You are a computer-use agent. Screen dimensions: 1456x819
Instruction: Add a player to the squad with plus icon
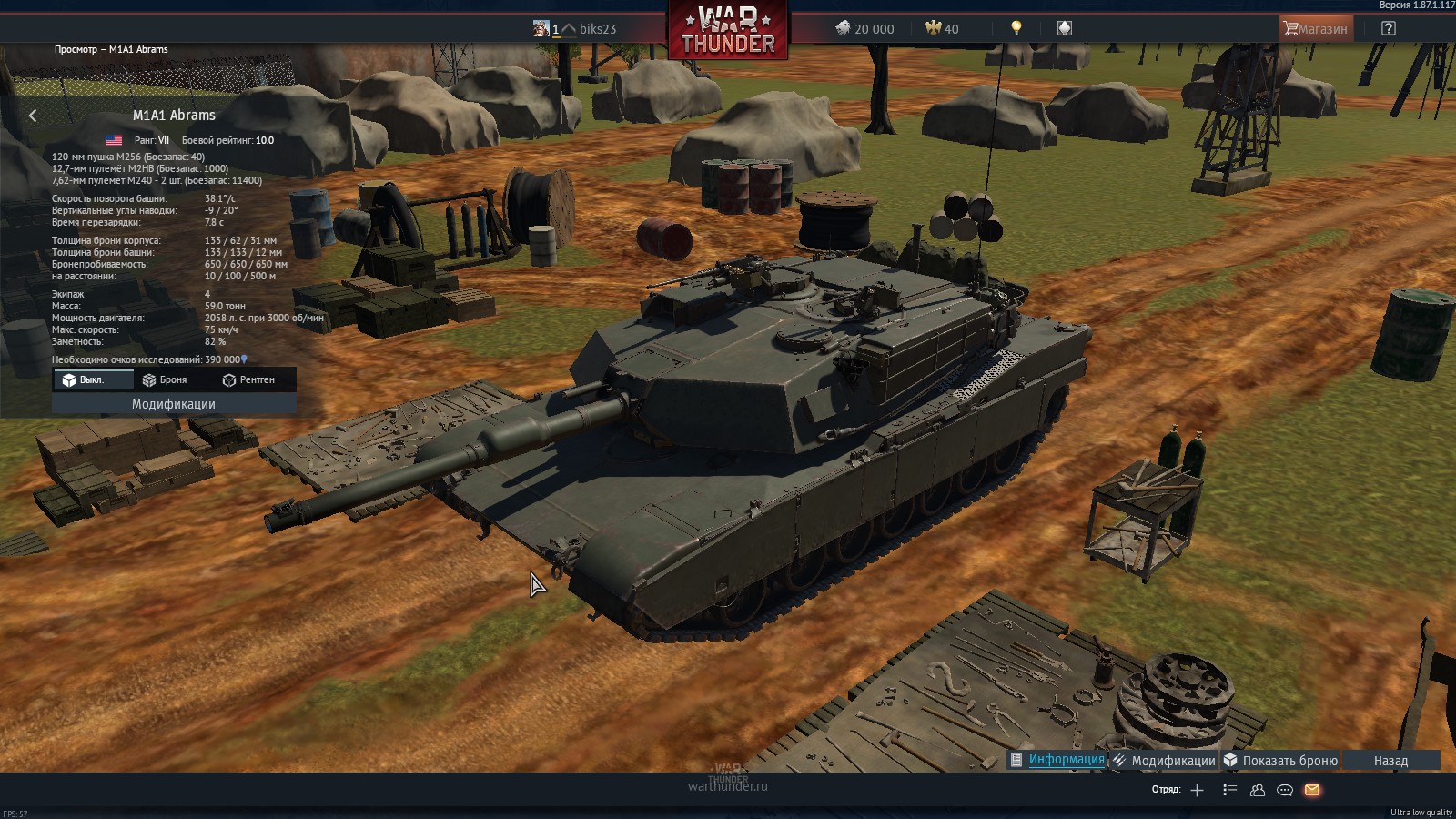coord(1197,791)
